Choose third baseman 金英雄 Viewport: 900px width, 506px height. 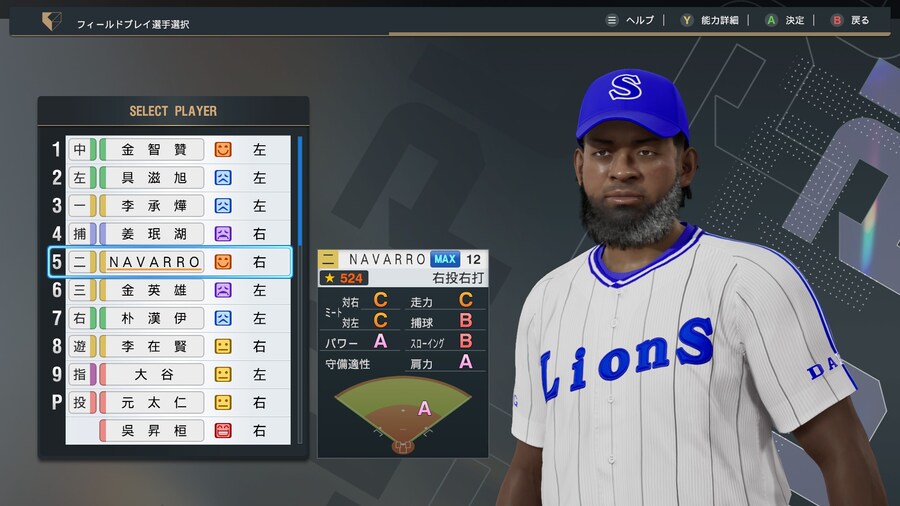155,290
